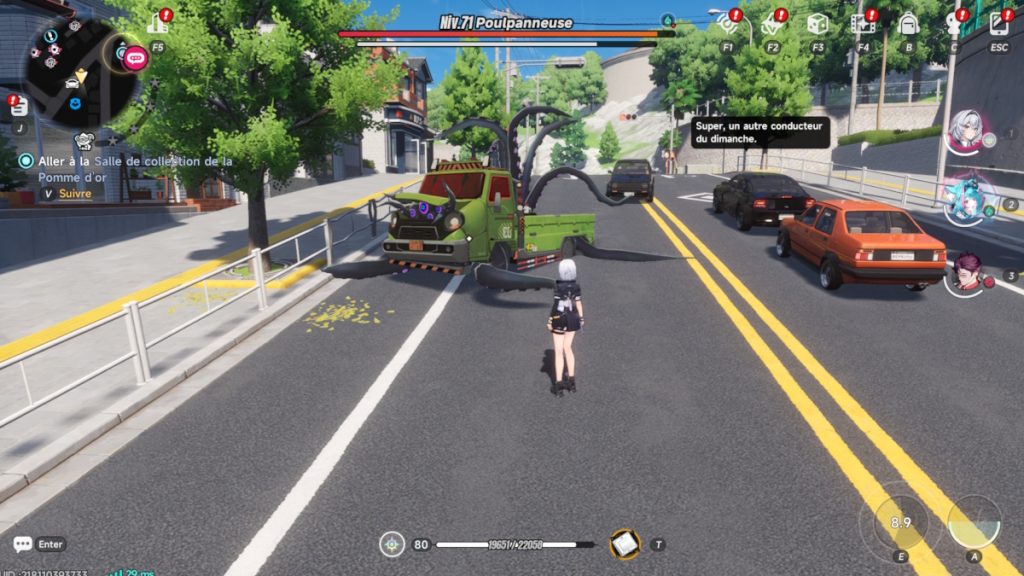Open the backpack inventory
This screenshot has height=576, width=1024.
[x=908, y=23]
